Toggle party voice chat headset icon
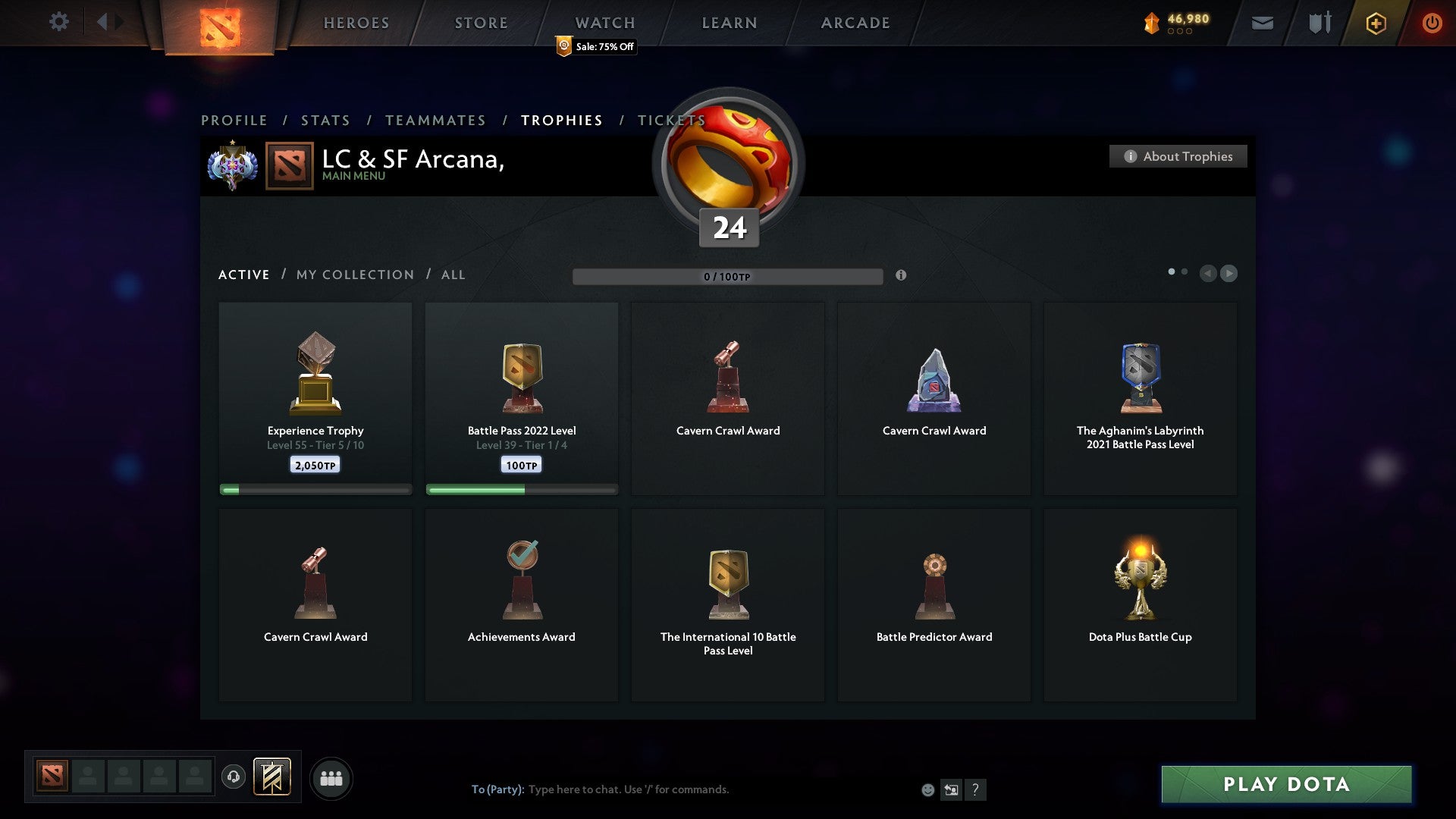The width and height of the screenshot is (1456, 819). pos(234,777)
